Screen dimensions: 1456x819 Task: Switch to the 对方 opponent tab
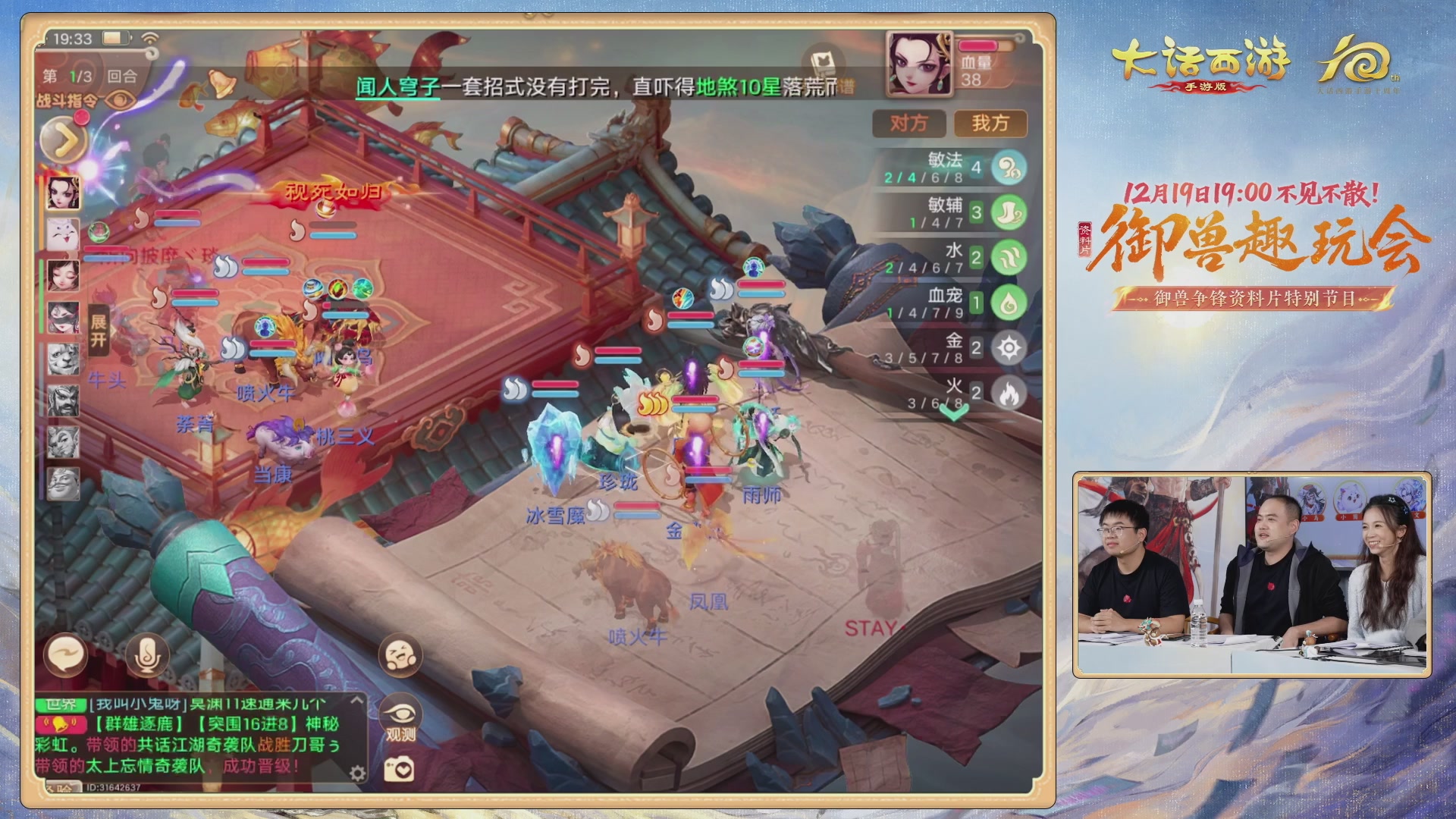click(909, 124)
